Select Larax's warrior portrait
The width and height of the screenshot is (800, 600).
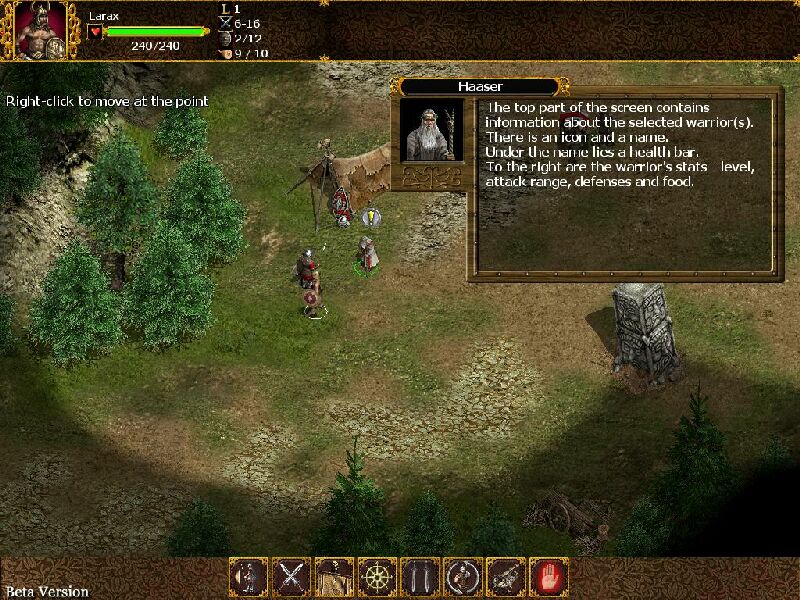[41, 31]
